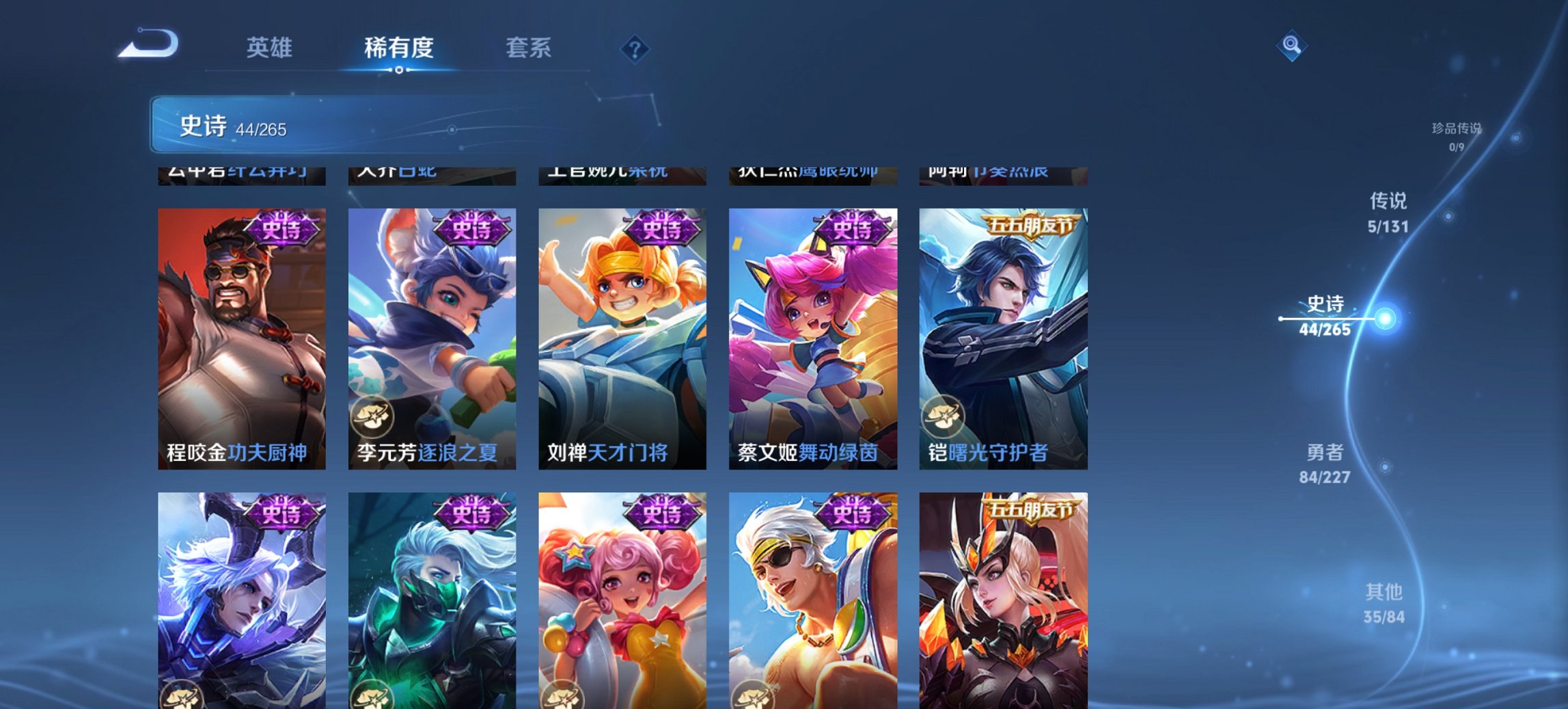This screenshot has height=709, width=1568.
Task: Select the 稀有度 tab
Action: tap(399, 48)
